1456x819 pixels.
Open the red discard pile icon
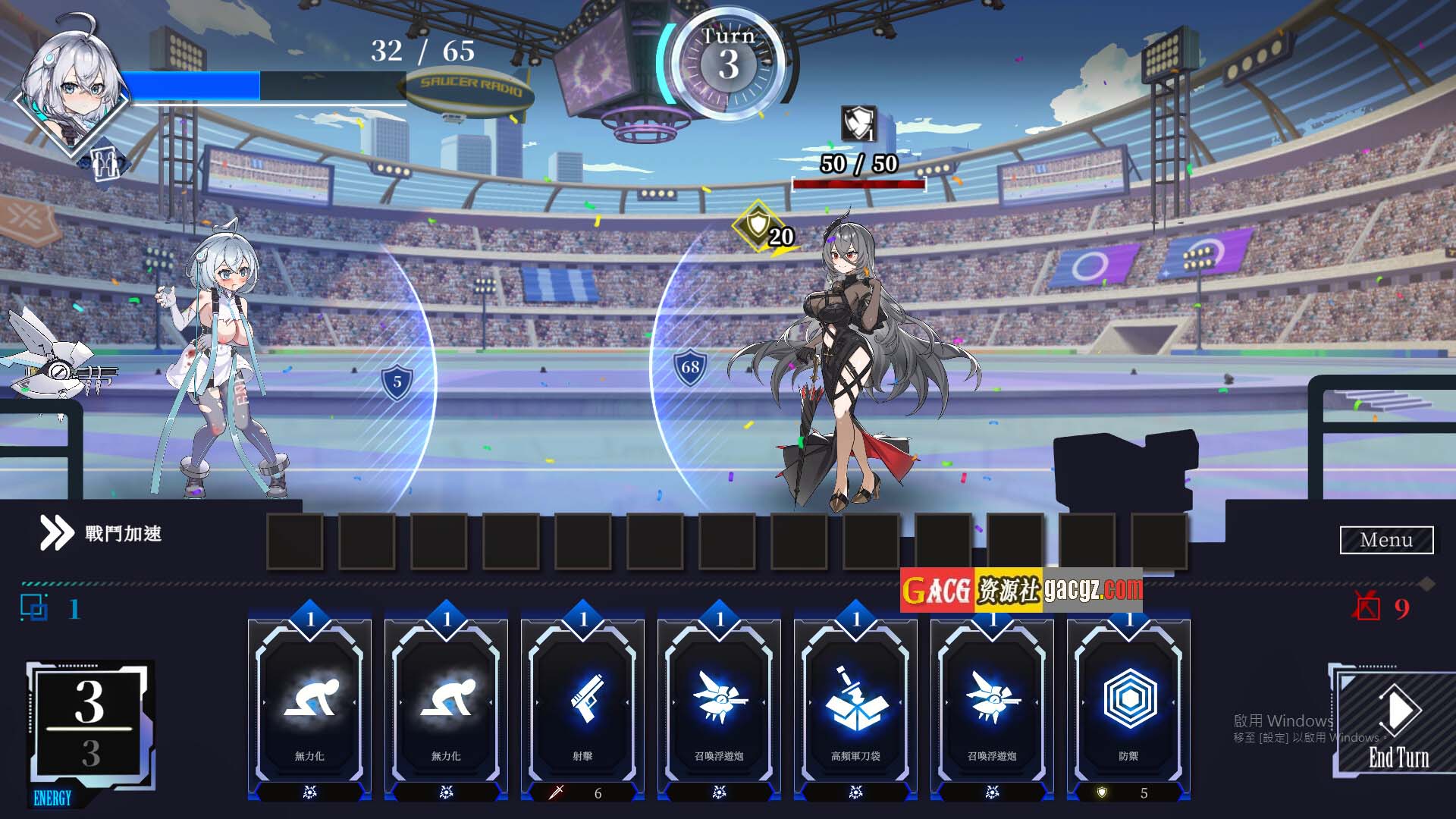tap(1367, 607)
